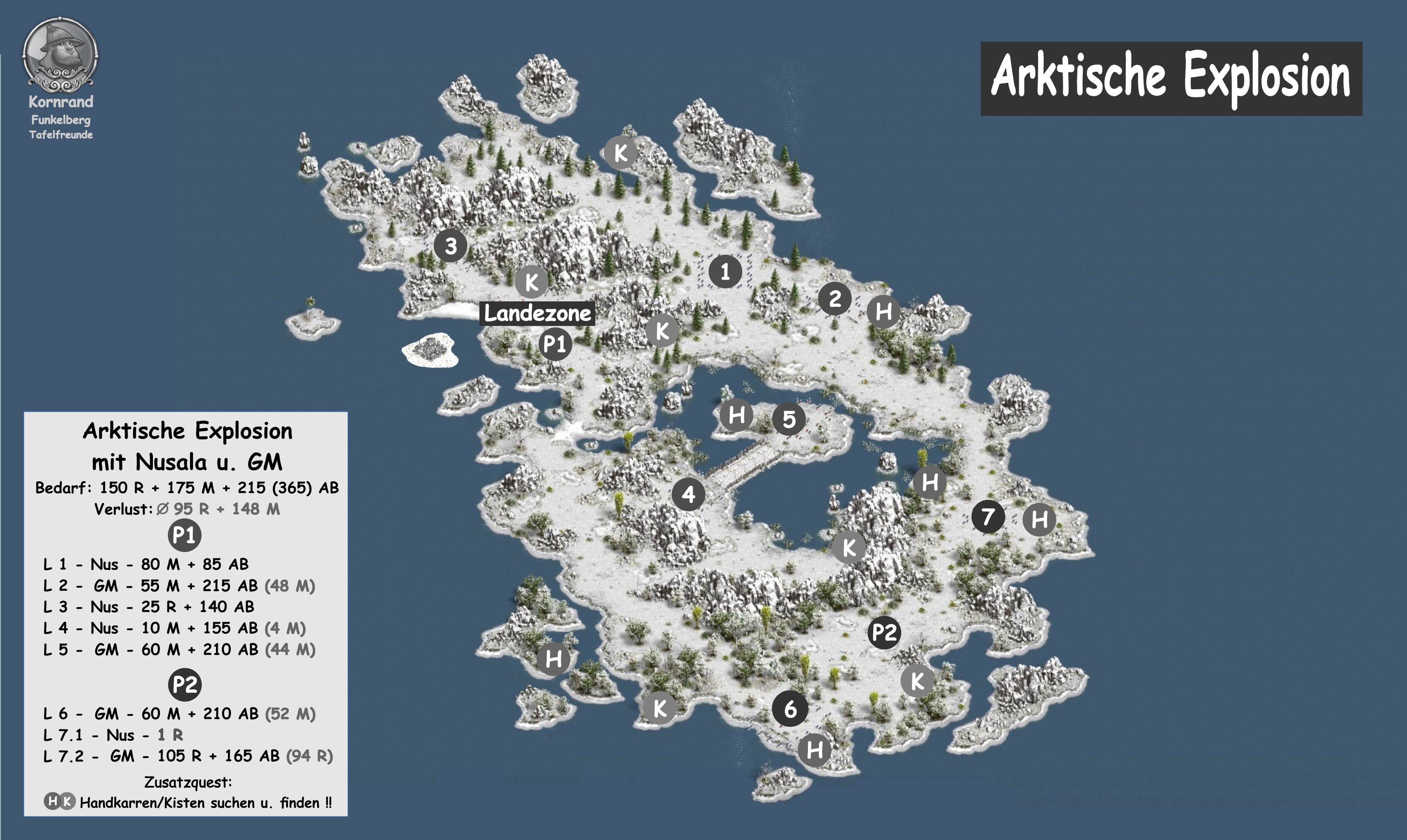
Task: Click the Landezone label on the map
Action: point(537,313)
